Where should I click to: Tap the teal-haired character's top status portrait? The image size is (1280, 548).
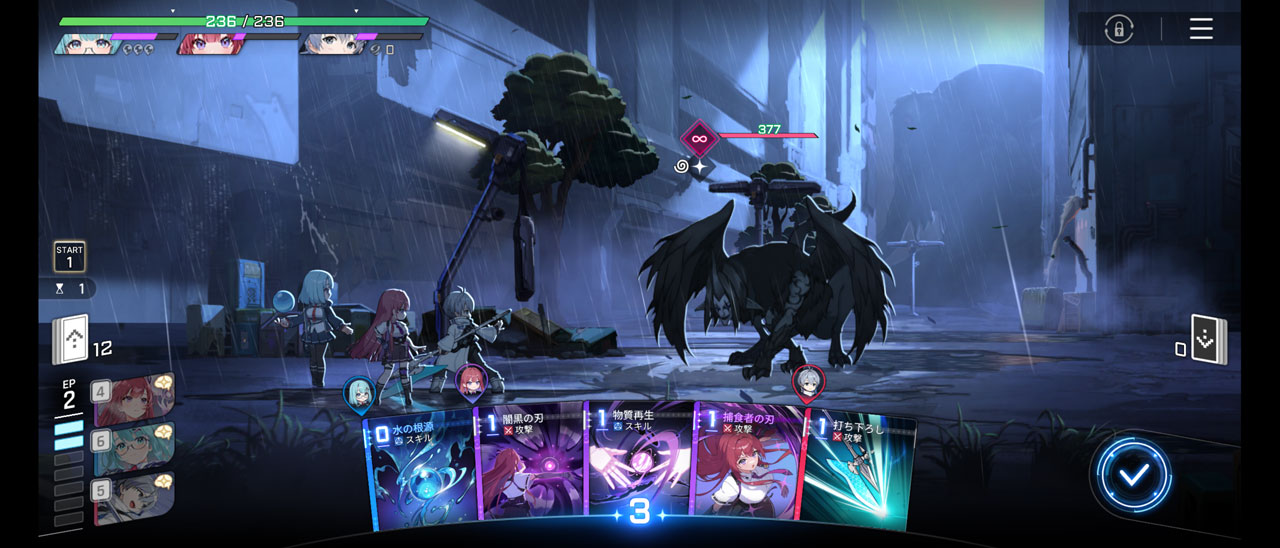84,43
